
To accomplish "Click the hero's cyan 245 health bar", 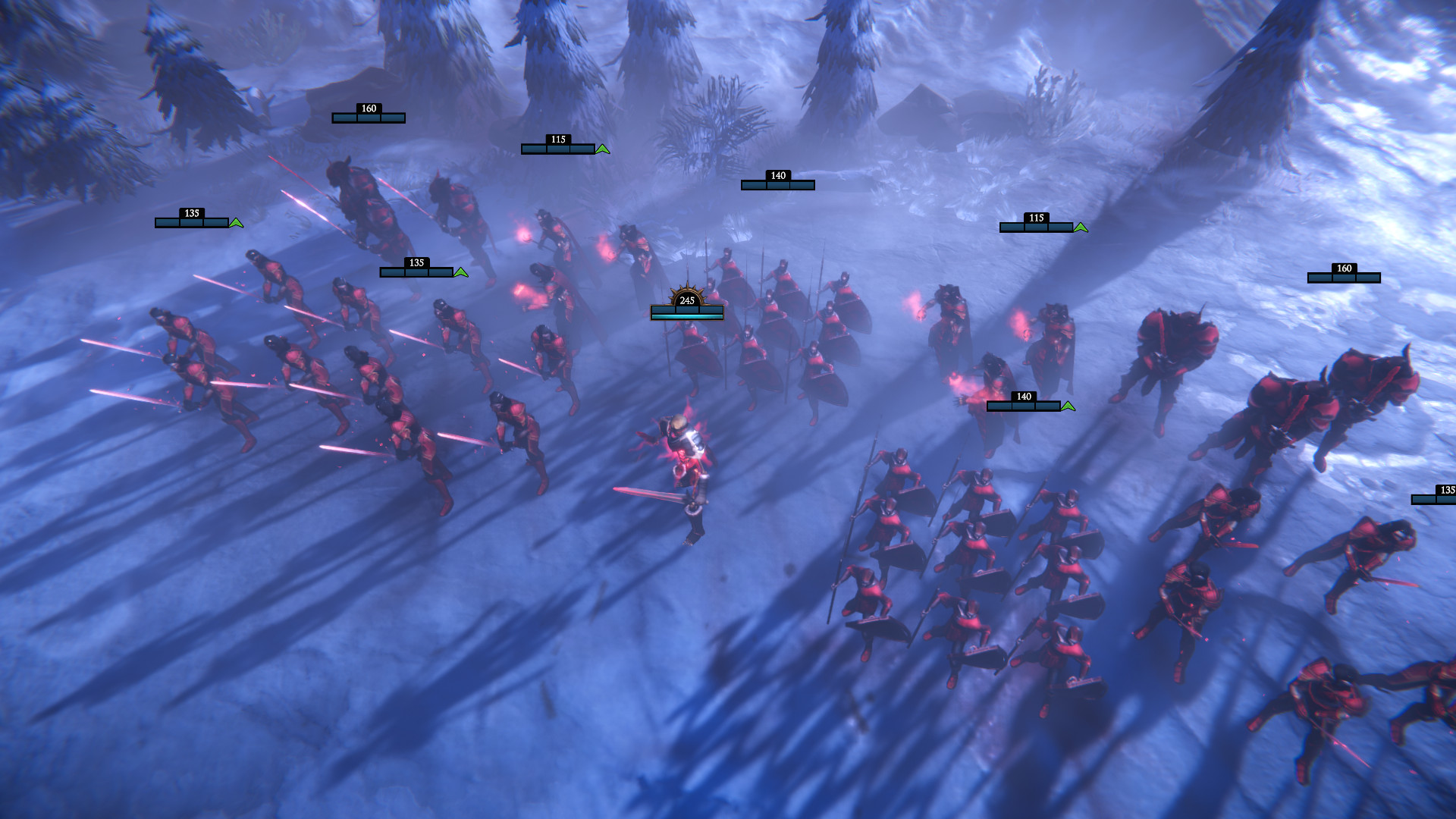I will [687, 311].
